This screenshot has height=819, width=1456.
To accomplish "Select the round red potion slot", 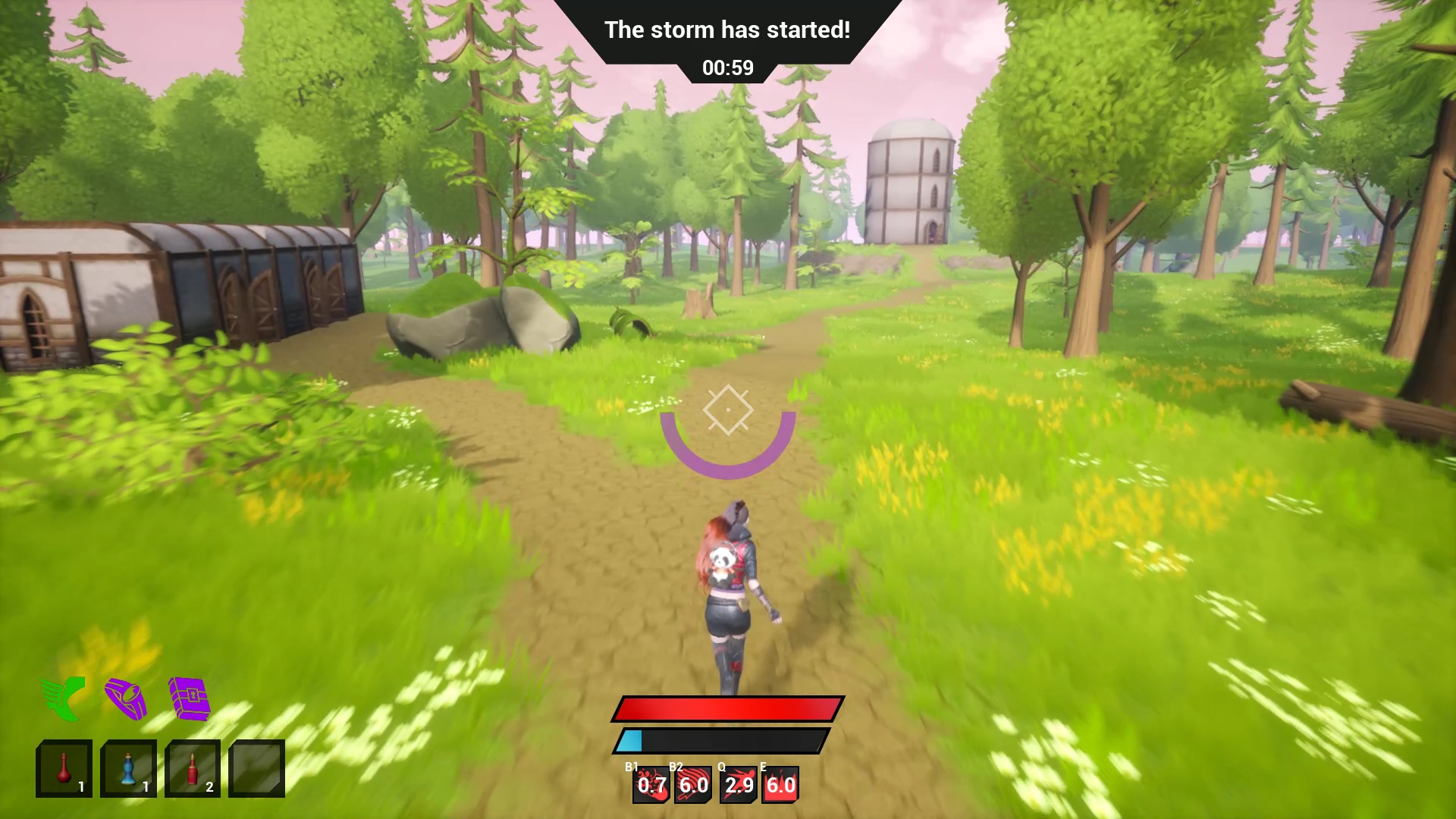I will (64, 768).
